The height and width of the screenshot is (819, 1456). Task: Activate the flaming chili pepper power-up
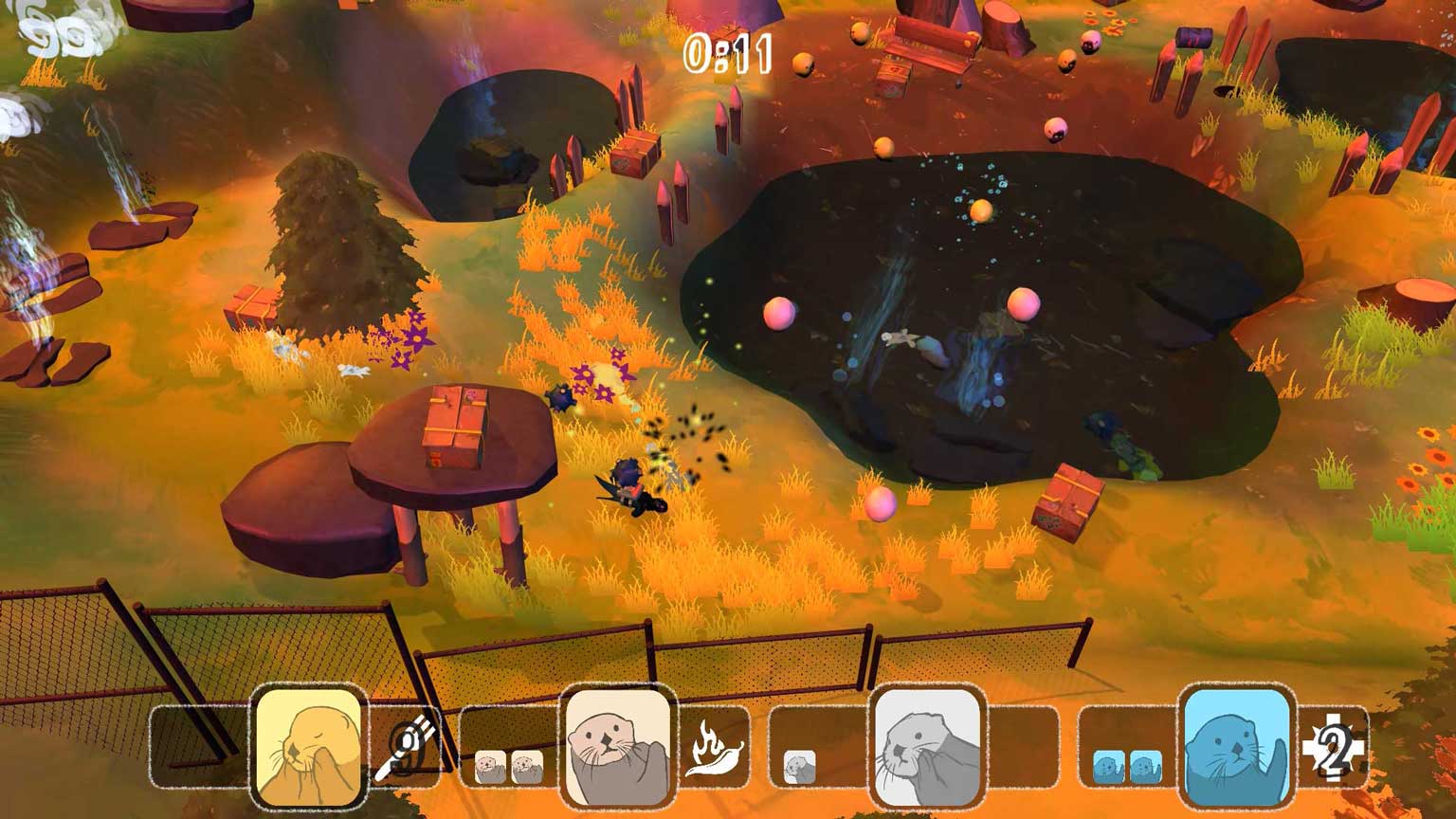[714, 749]
